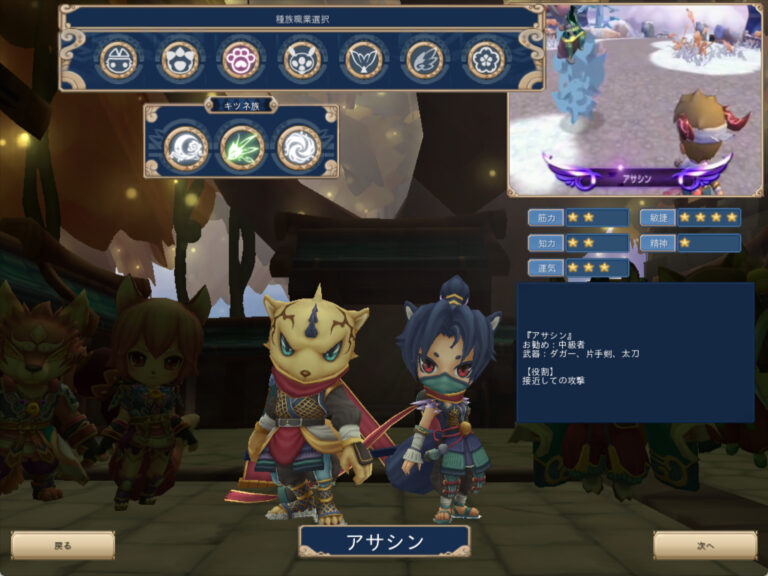Image resolution: width=768 pixels, height=576 pixels.
Task: Choose the spiky beast face race icon
Action: pos(180,60)
